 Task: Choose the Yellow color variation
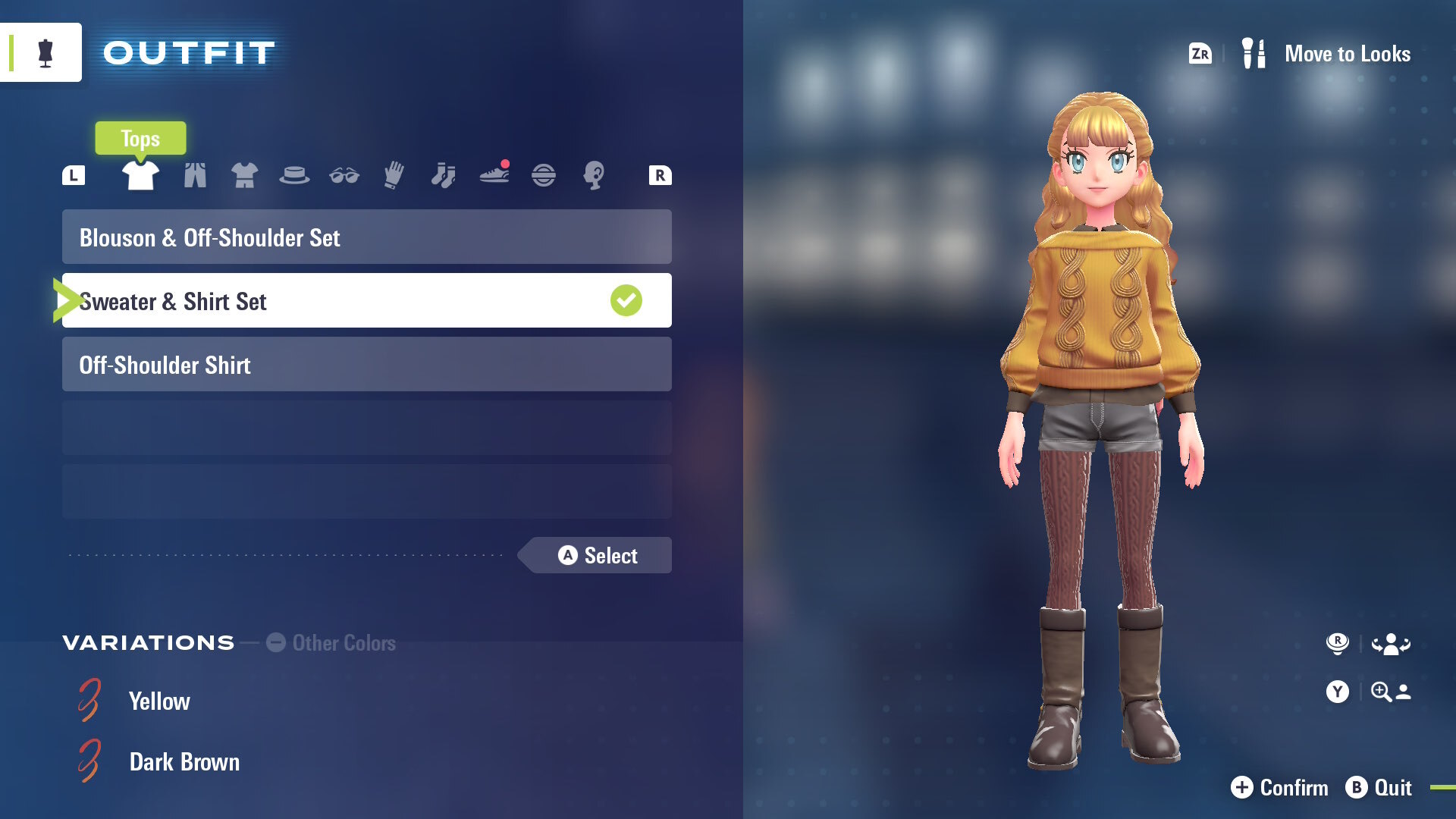(x=158, y=701)
